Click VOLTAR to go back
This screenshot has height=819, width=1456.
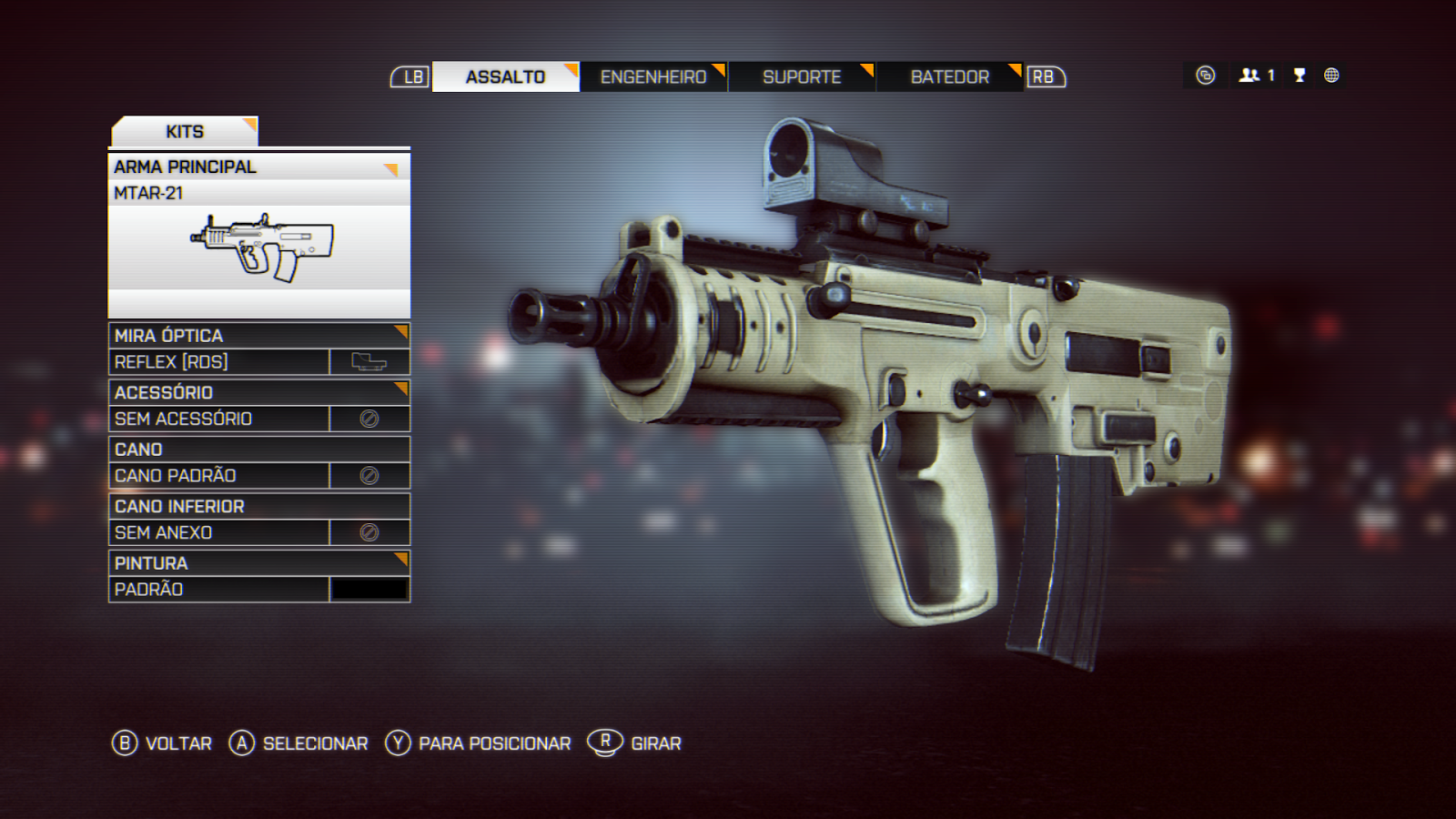coord(177,743)
